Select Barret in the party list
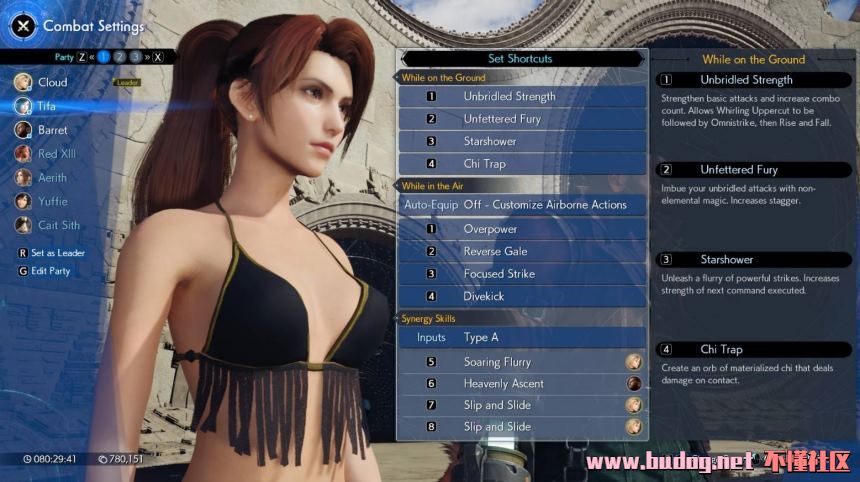860x482 pixels. (52, 130)
